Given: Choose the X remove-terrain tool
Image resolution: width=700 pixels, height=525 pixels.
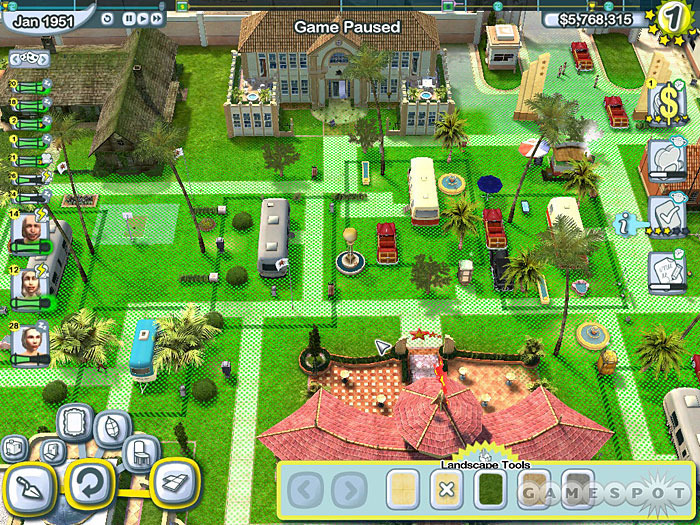Looking at the screenshot, I should pos(446,490).
